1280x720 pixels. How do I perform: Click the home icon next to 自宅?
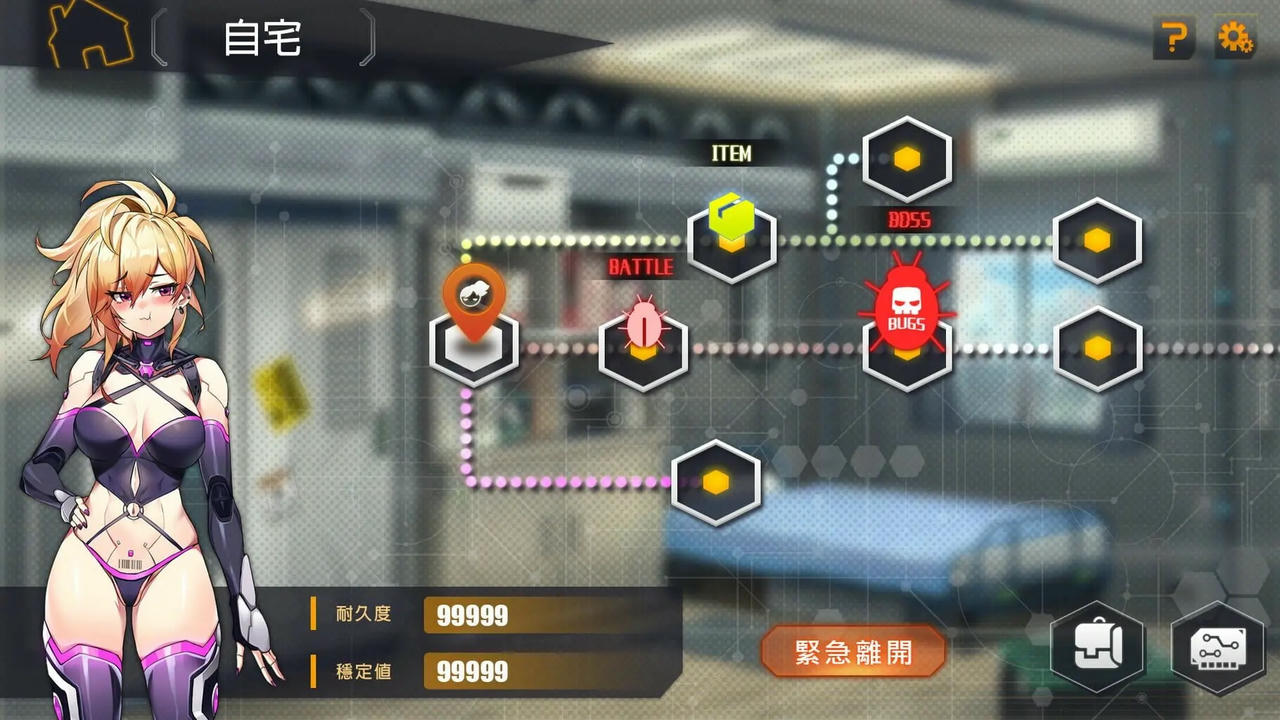88,33
